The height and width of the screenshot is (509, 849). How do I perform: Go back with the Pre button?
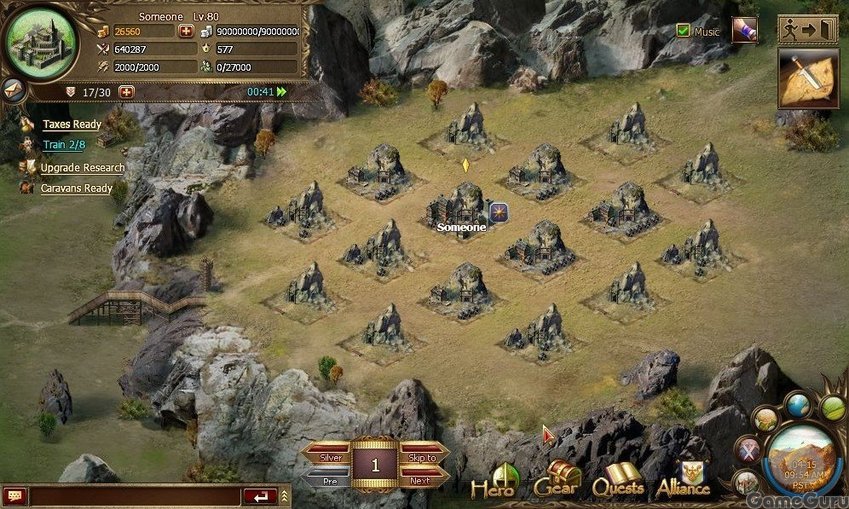point(327,480)
